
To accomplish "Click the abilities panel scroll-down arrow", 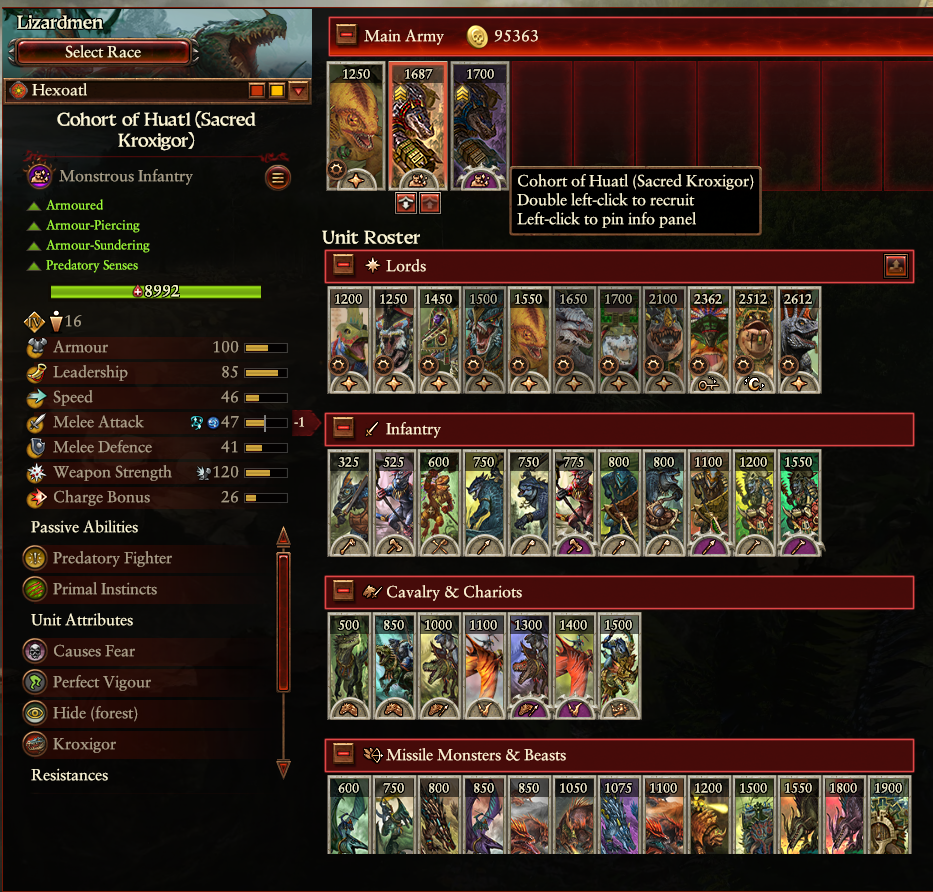I will [283, 768].
